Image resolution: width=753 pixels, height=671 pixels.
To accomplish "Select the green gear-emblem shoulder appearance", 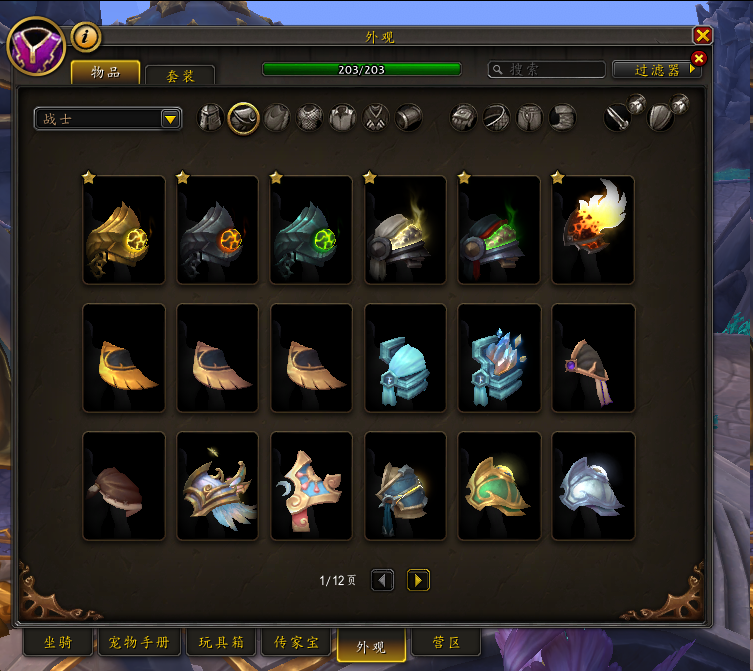I will click(x=311, y=230).
